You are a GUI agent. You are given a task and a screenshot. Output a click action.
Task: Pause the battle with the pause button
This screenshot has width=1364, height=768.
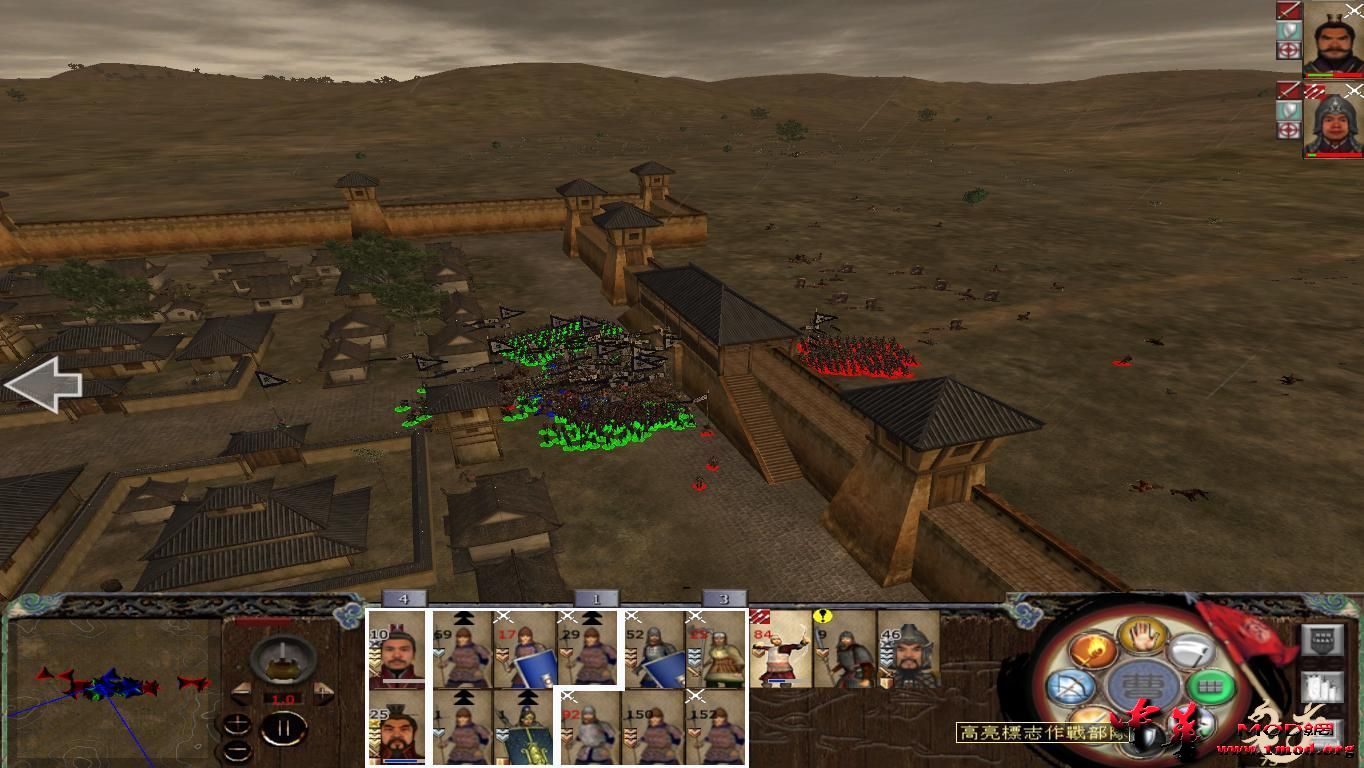click(x=285, y=727)
